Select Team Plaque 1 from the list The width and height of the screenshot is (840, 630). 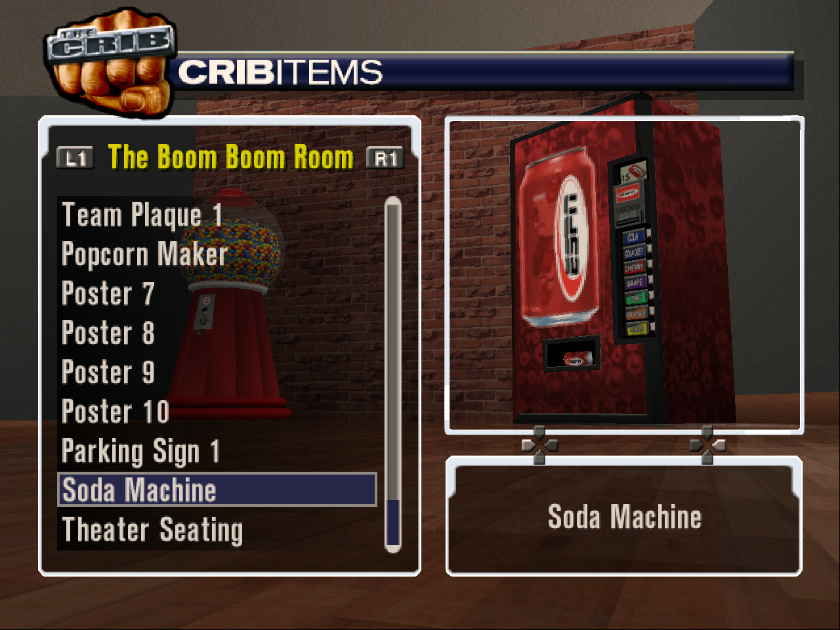(143, 215)
